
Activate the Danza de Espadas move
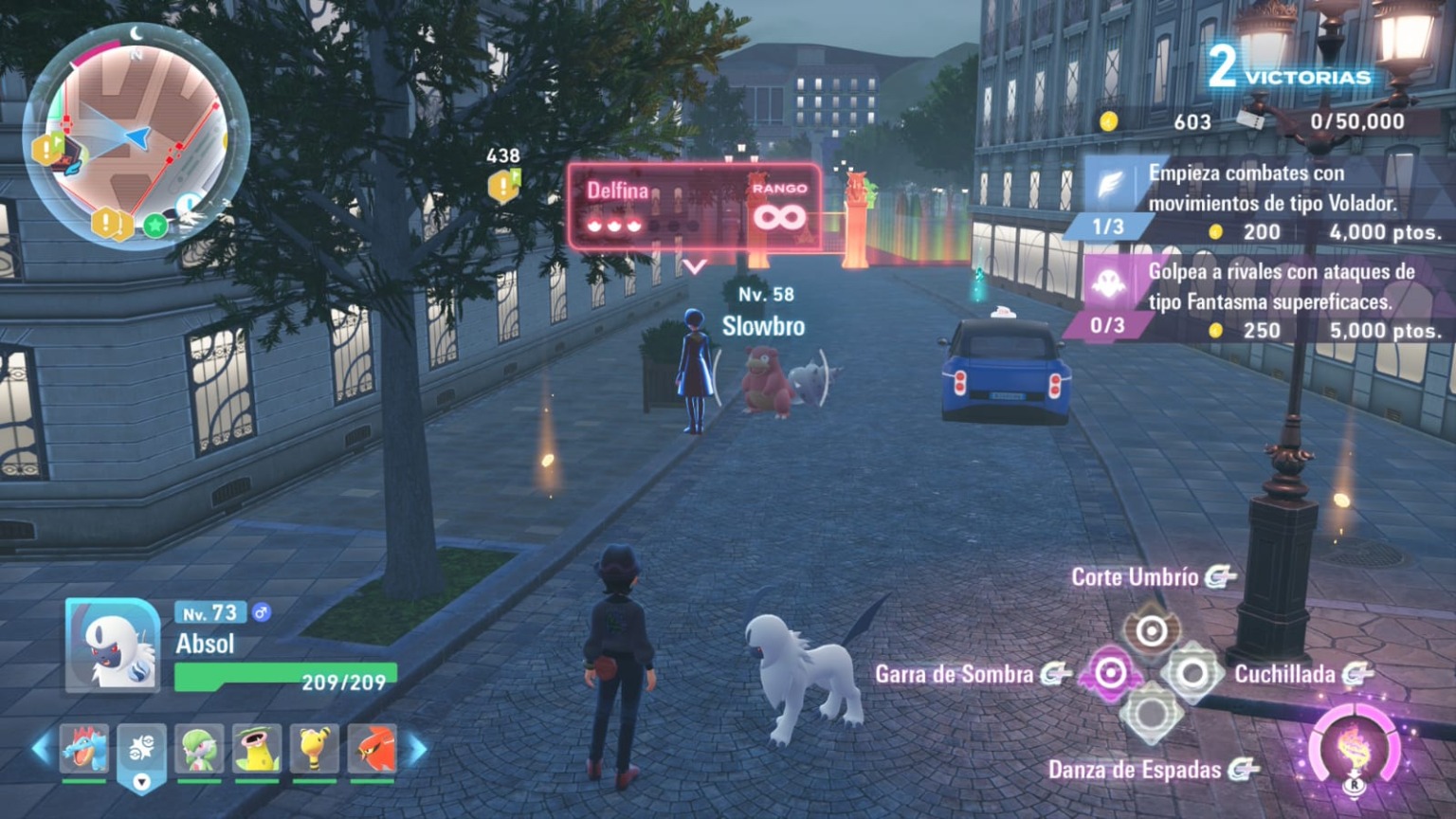(x=1152, y=716)
